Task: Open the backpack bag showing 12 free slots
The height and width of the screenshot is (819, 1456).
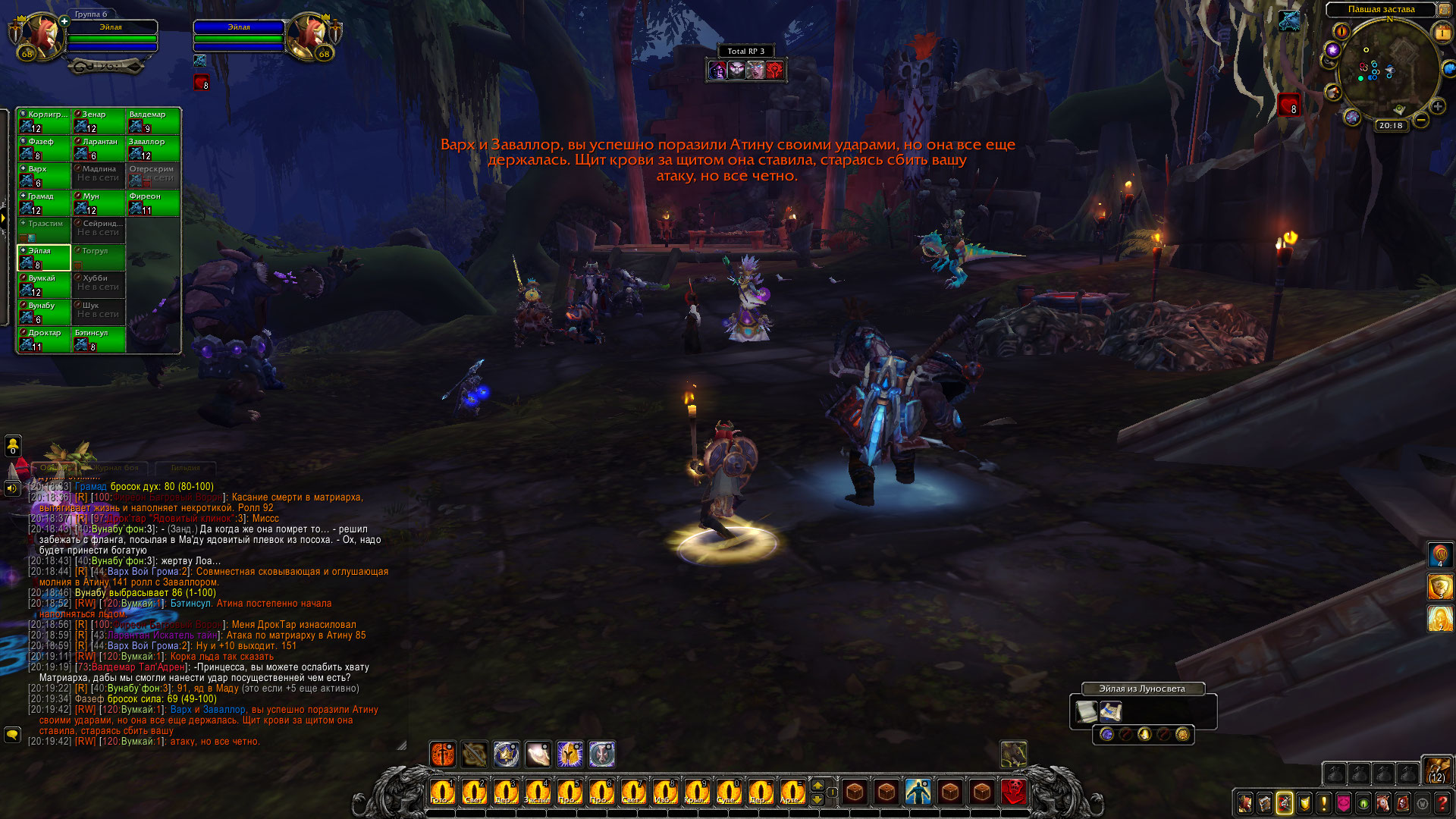Action: [1436, 770]
